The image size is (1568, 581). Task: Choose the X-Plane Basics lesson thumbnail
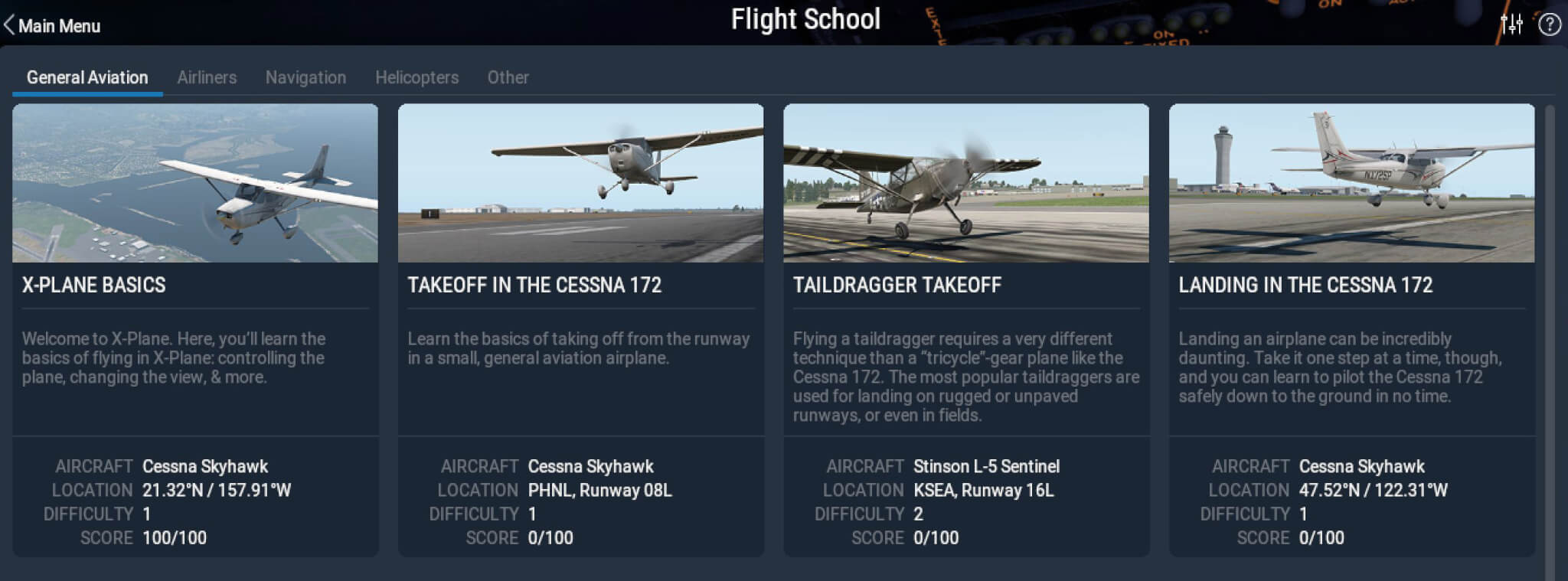pos(195,184)
